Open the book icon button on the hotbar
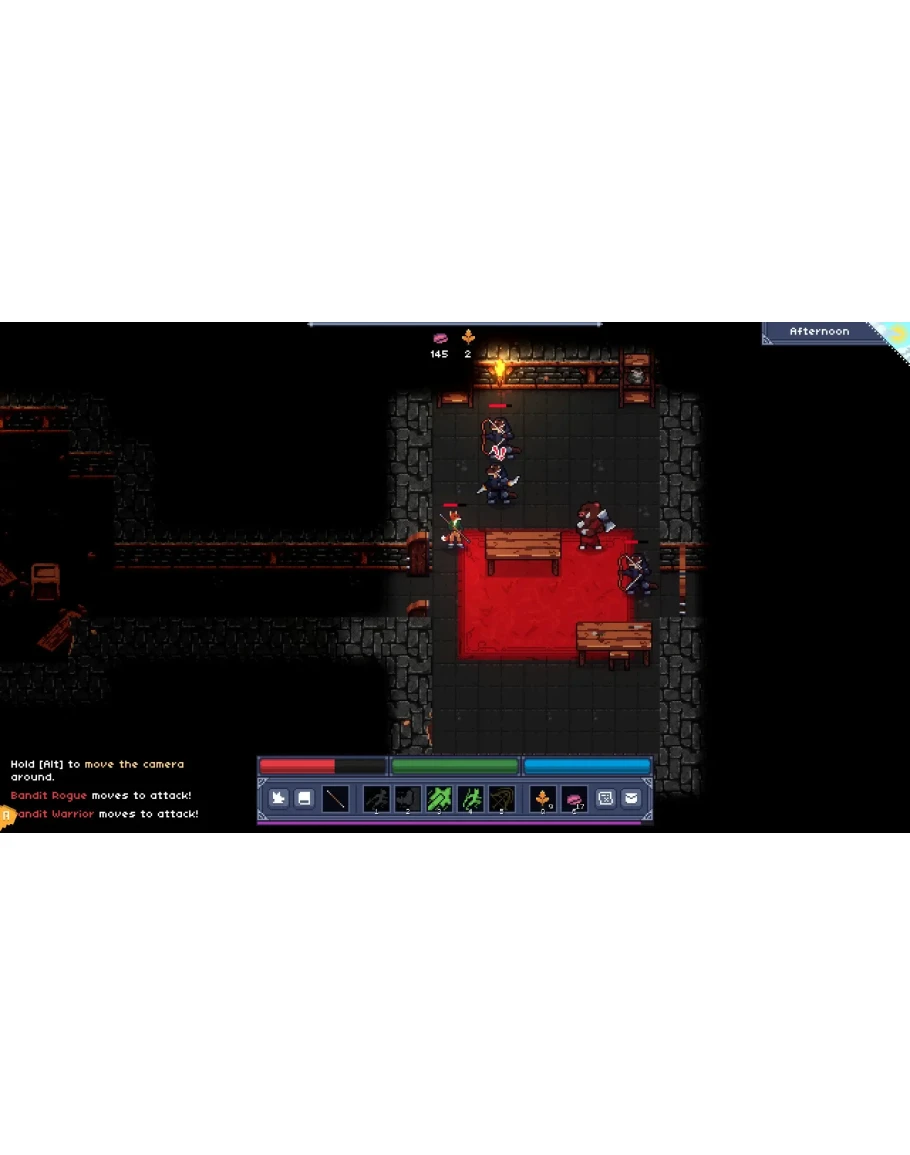Viewport: 910px width, 1155px height. [x=304, y=798]
